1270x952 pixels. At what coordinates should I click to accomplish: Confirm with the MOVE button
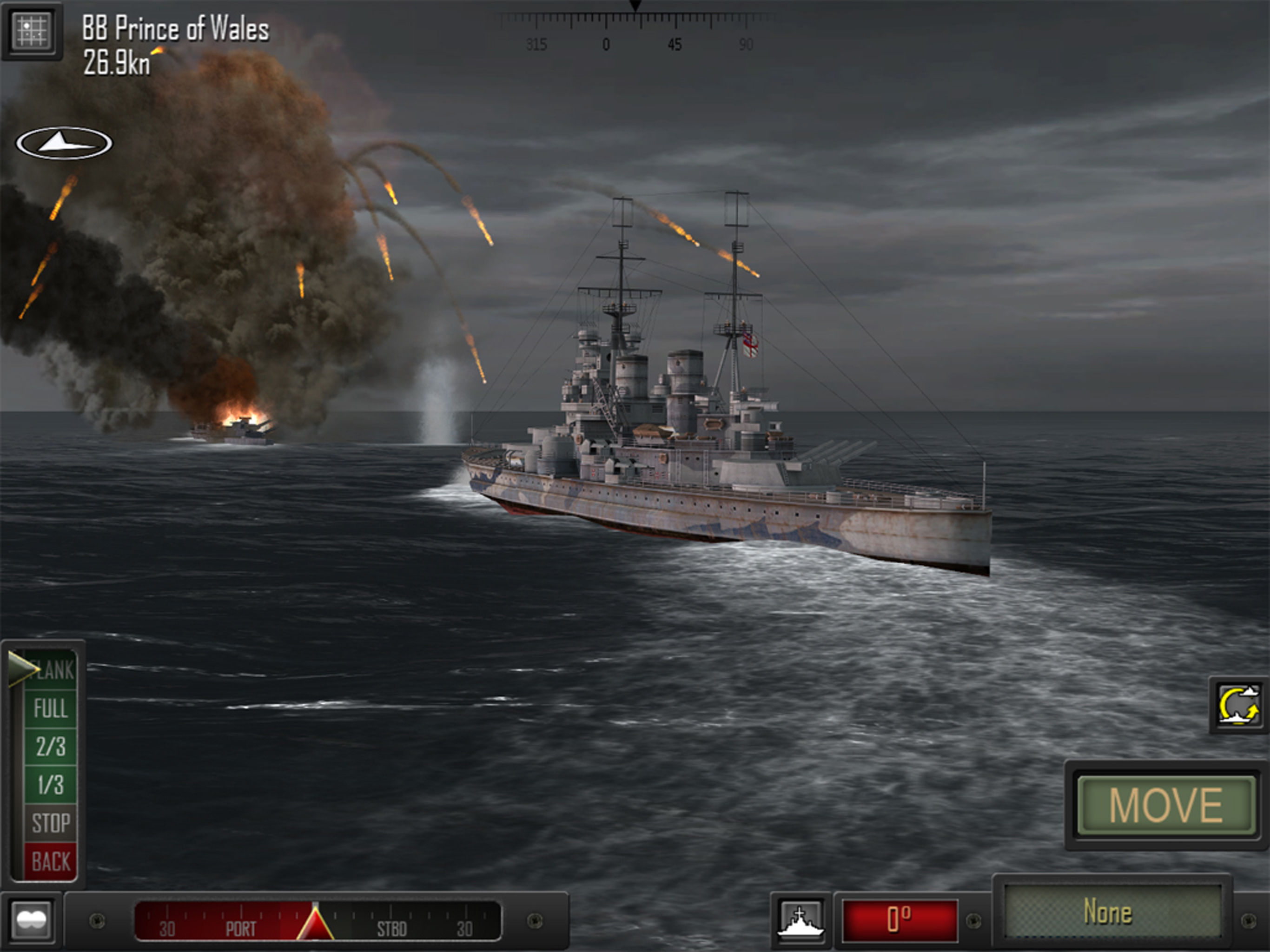(1165, 805)
